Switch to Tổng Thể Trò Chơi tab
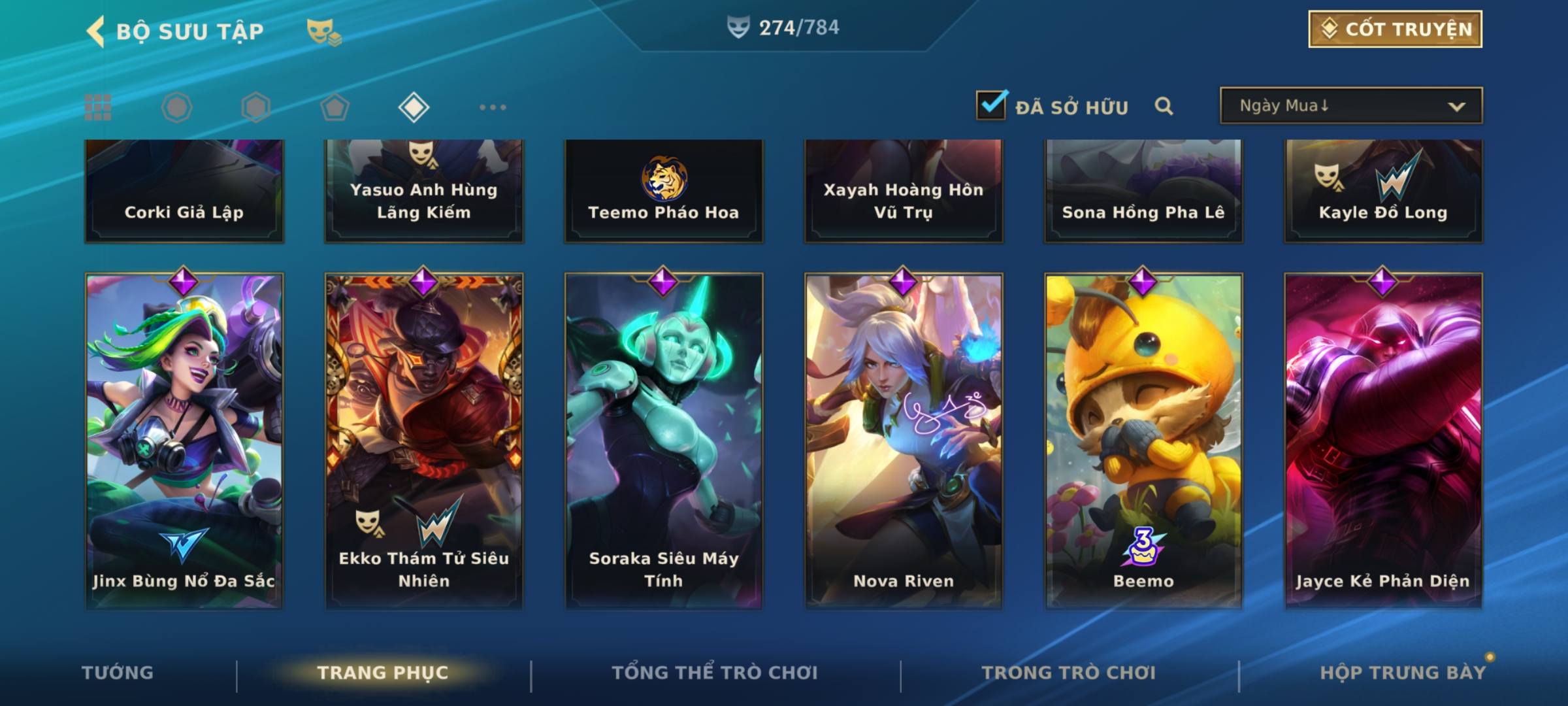The height and width of the screenshot is (706, 1568). 715,673
